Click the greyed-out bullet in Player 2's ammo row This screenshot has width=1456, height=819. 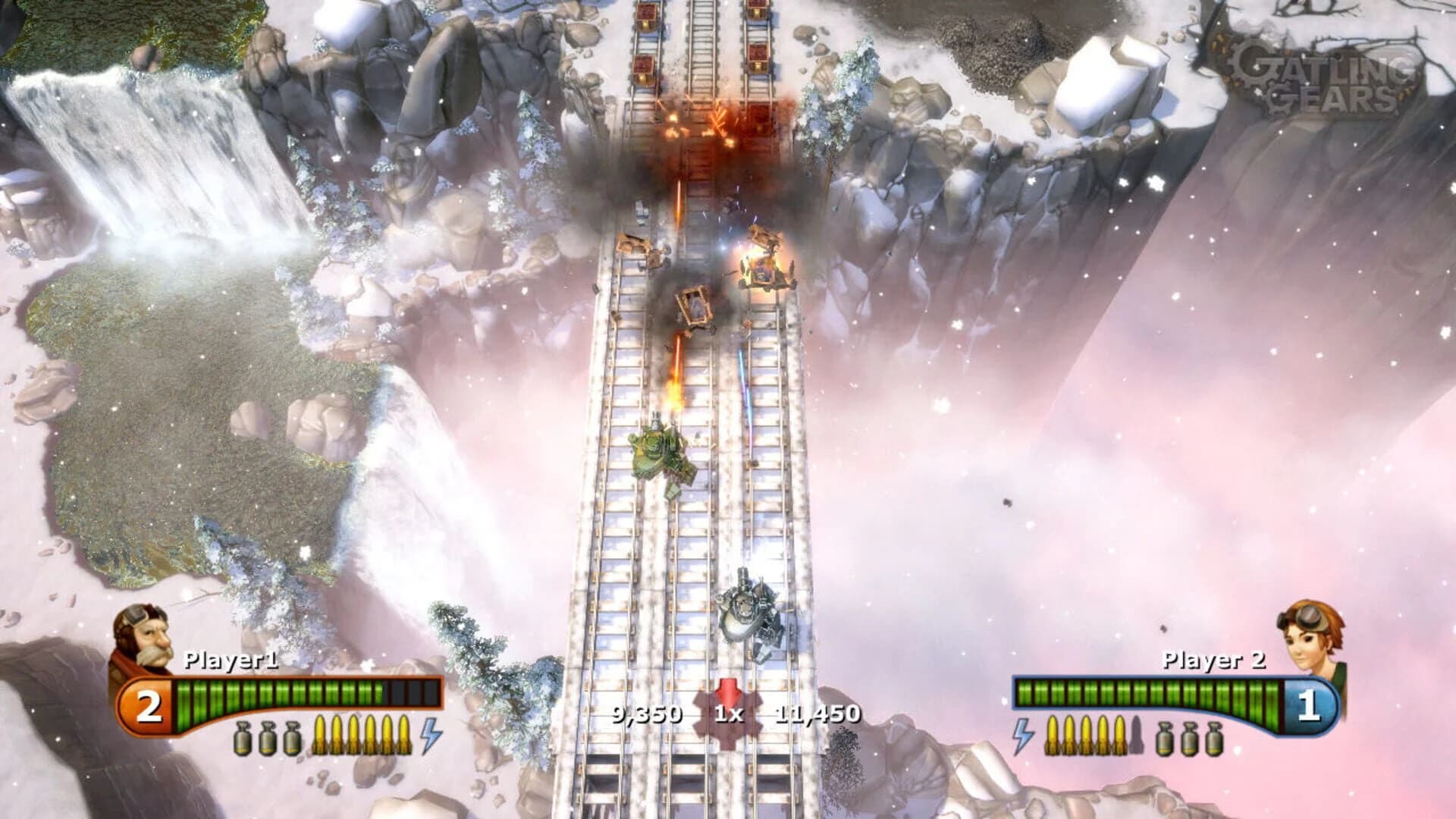[x=1137, y=736]
